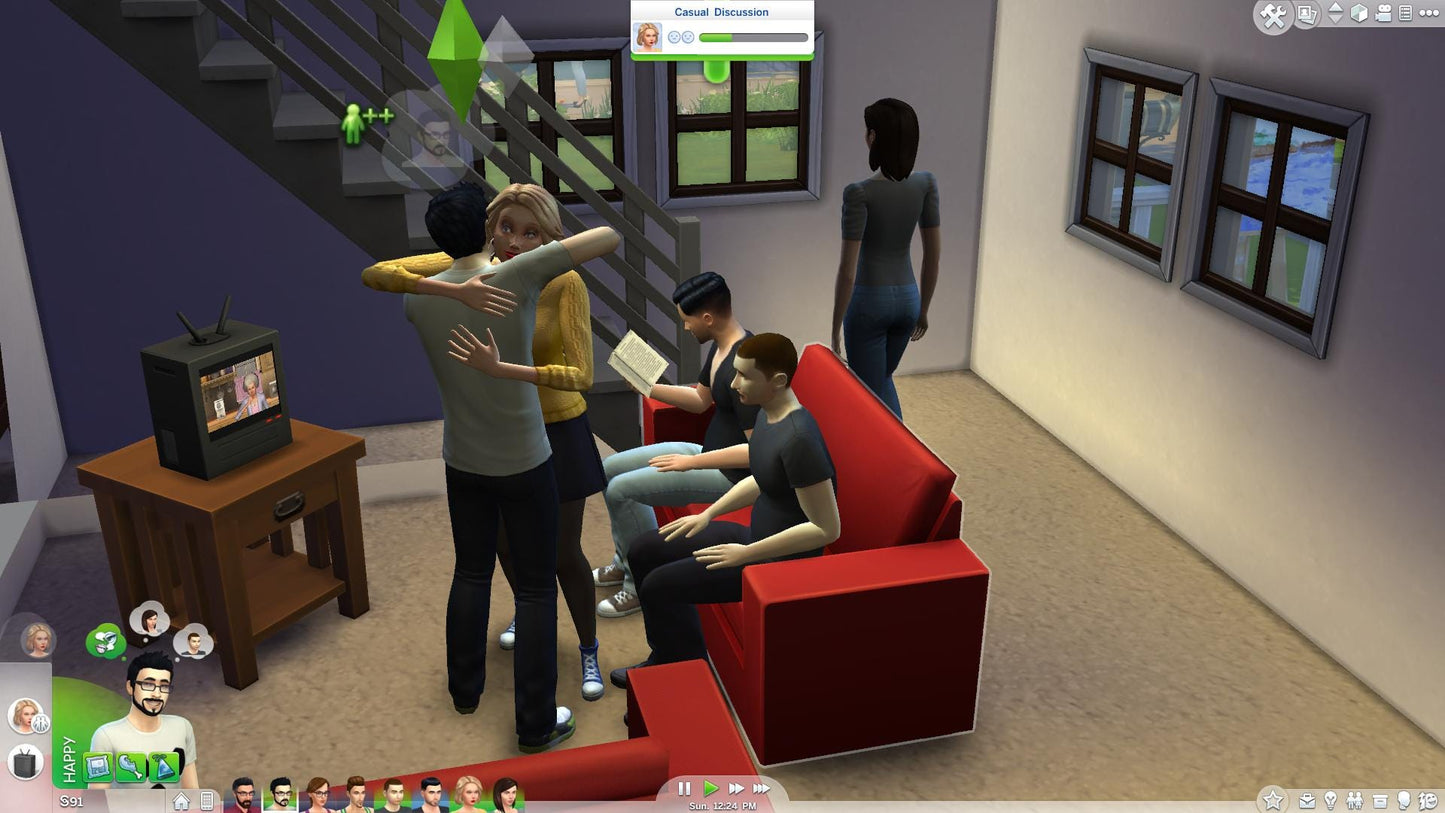Viewport: 1445px width, 813px height.
Task: Open the camera controls icon
Action: [x=1383, y=13]
